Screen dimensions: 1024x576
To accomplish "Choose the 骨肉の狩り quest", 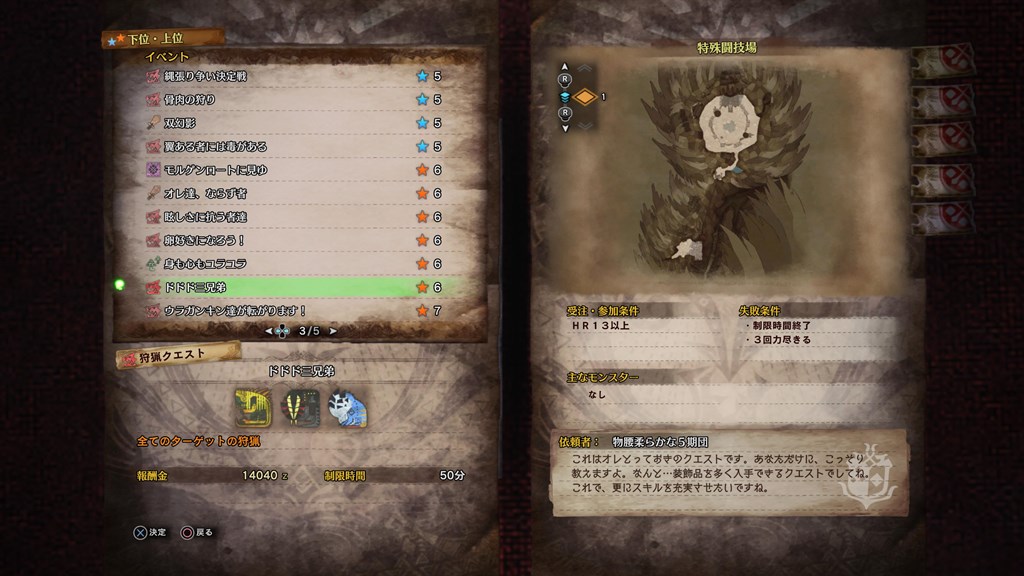I will coord(290,100).
